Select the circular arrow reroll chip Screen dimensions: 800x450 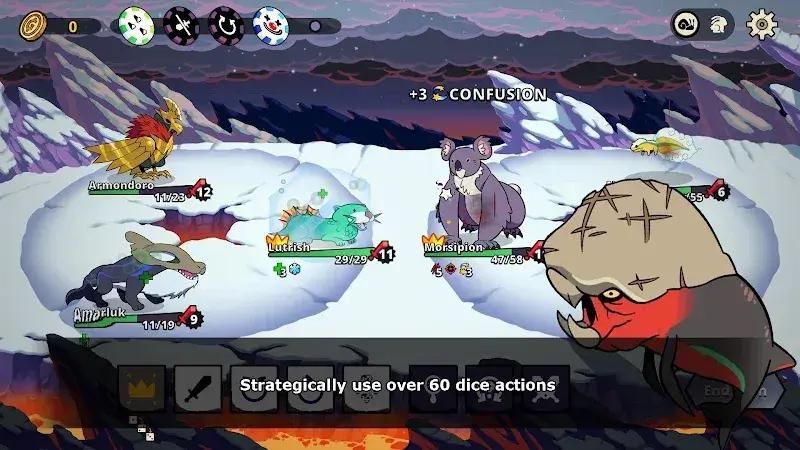pos(225,24)
